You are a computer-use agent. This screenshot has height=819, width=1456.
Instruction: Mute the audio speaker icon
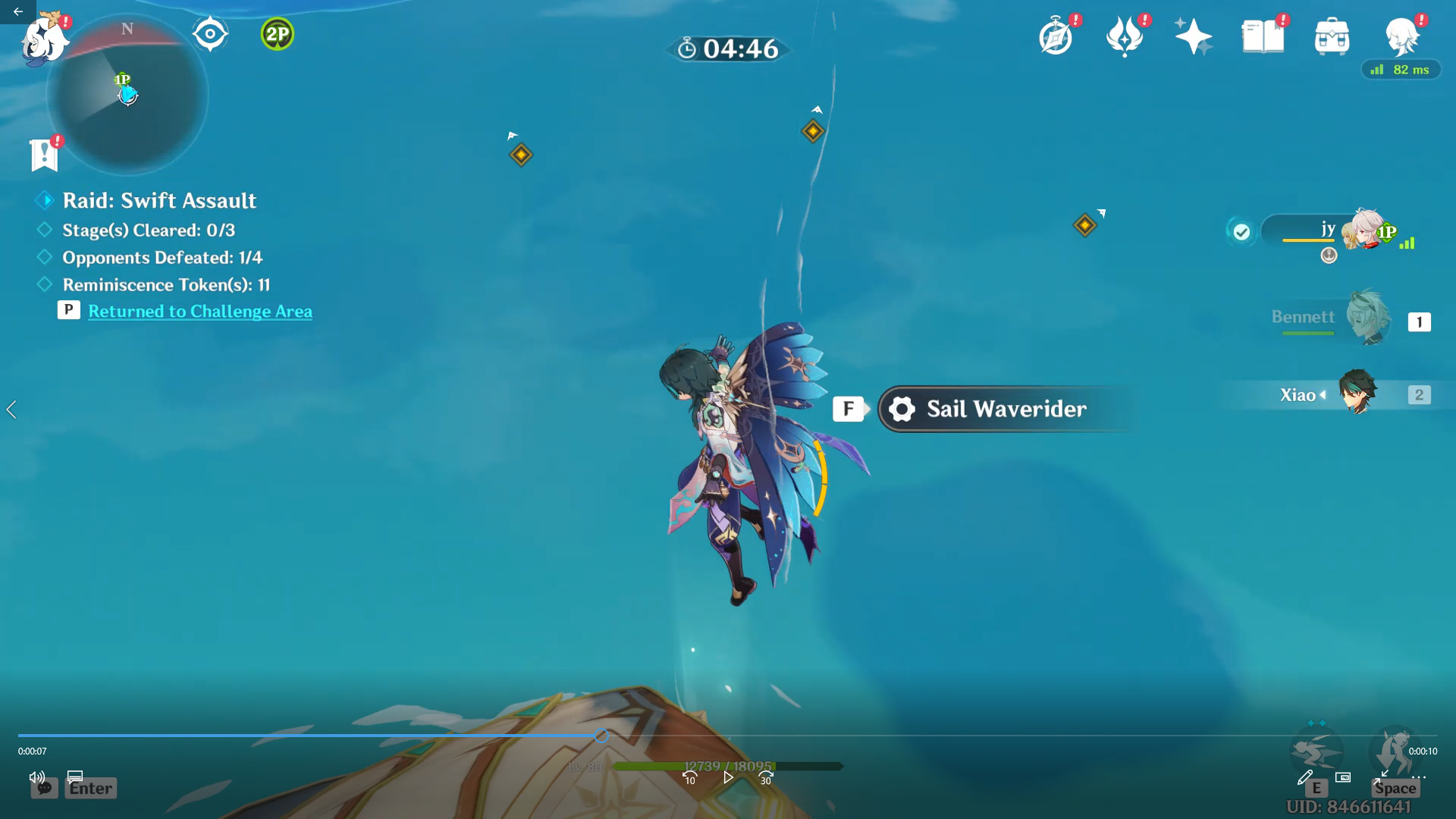tap(36, 777)
